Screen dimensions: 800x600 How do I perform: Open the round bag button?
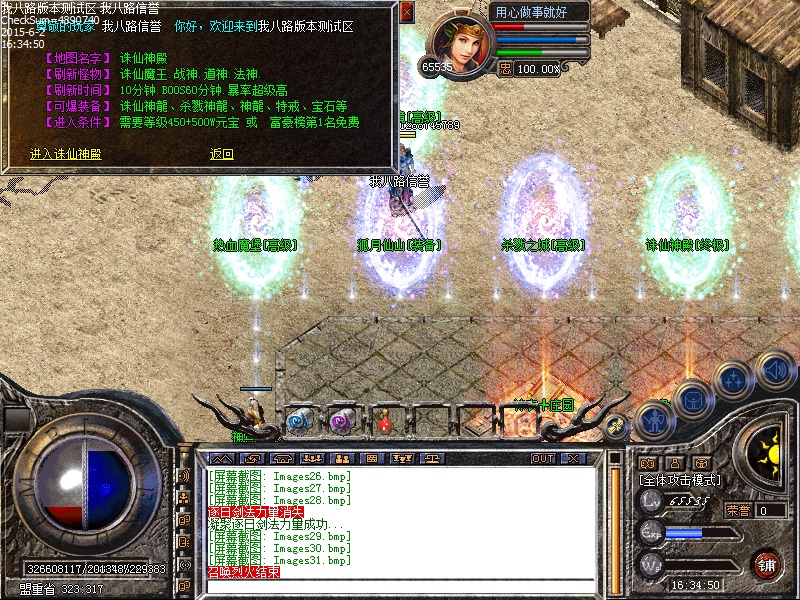692,400
